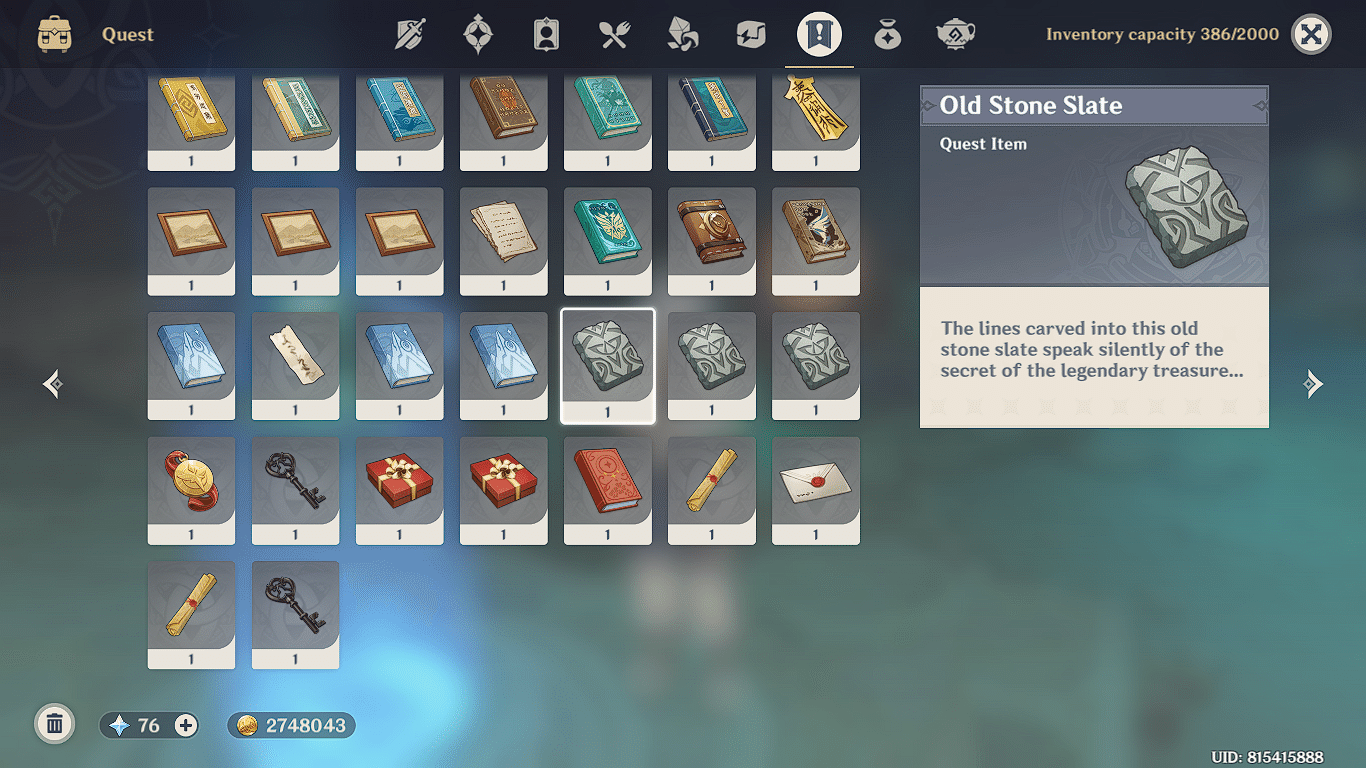The height and width of the screenshot is (768, 1366).
Task: Select the sealed letter envelope item
Action: (815, 491)
